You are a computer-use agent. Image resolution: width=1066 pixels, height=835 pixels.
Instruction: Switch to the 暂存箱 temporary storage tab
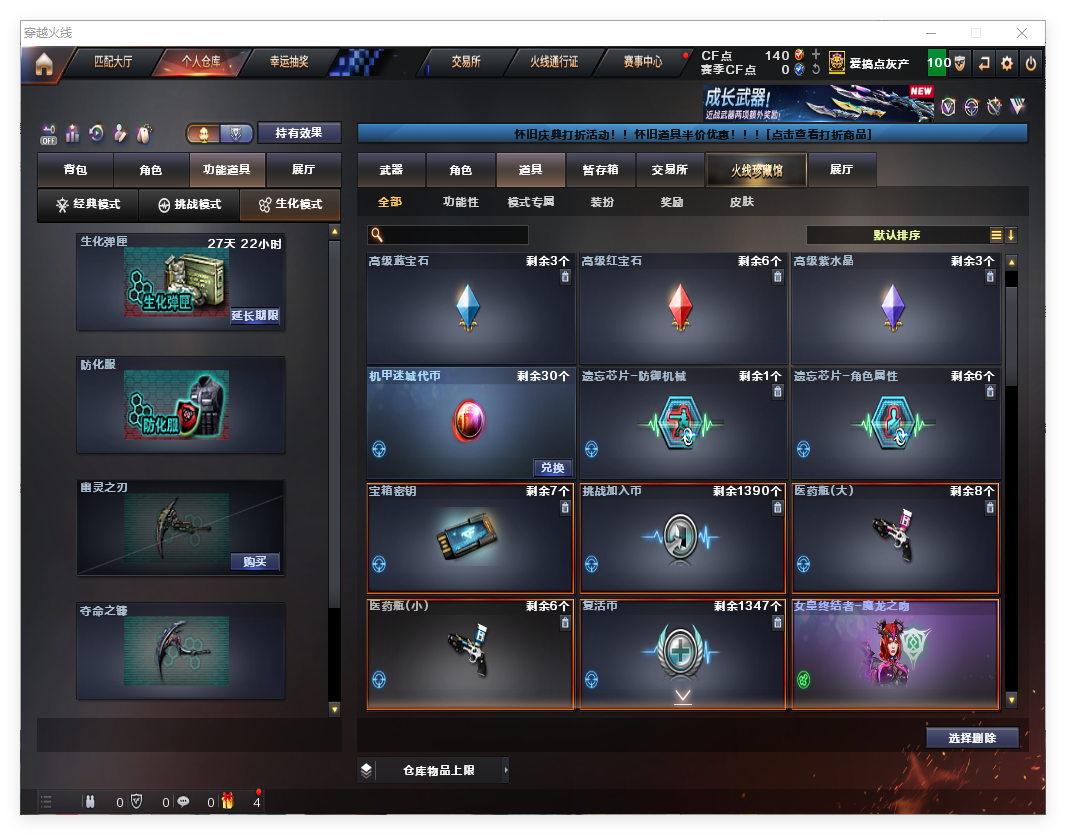coord(600,170)
